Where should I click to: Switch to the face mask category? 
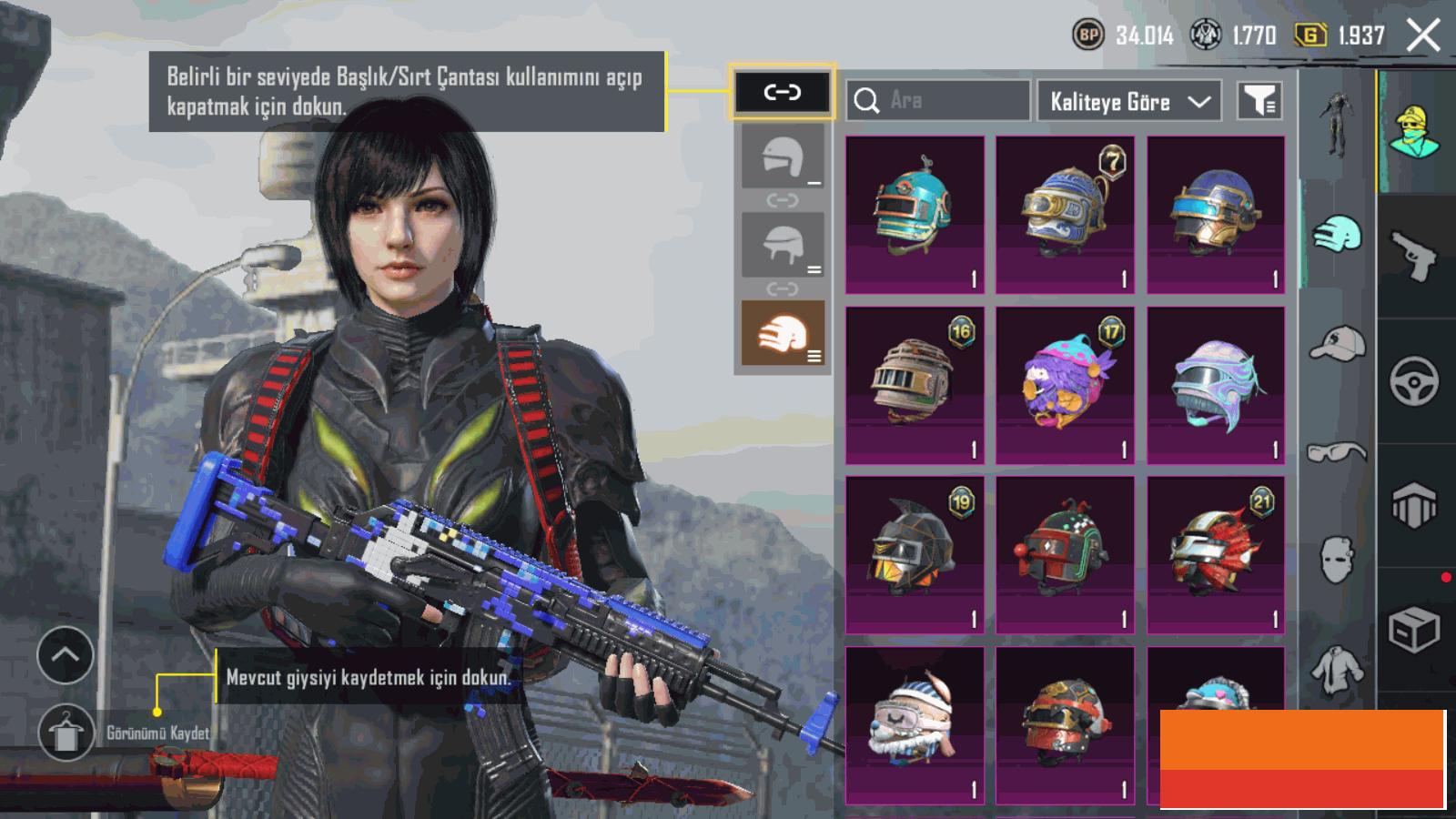click(x=1337, y=558)
